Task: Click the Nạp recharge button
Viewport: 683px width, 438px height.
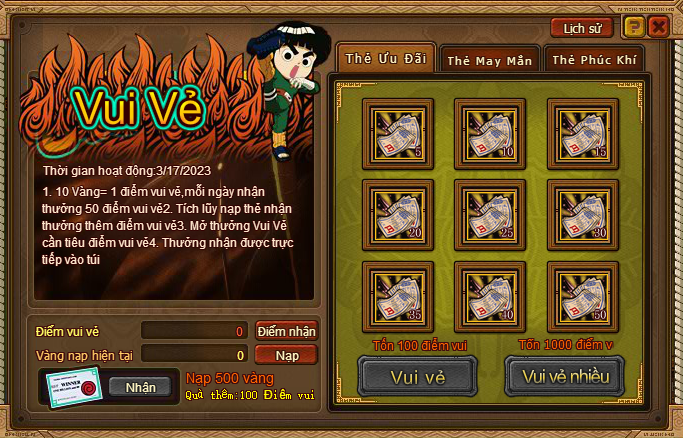Action: click(286, 354)
